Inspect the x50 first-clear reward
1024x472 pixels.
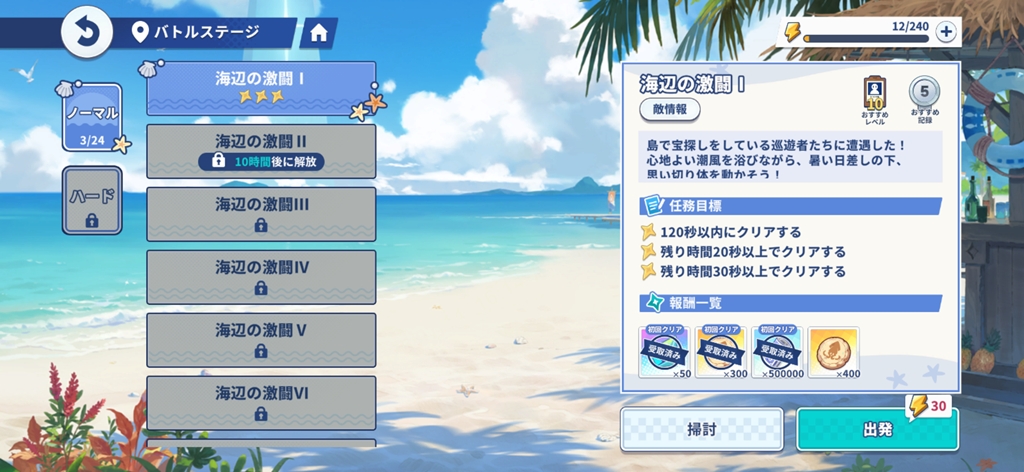point(665,351)
